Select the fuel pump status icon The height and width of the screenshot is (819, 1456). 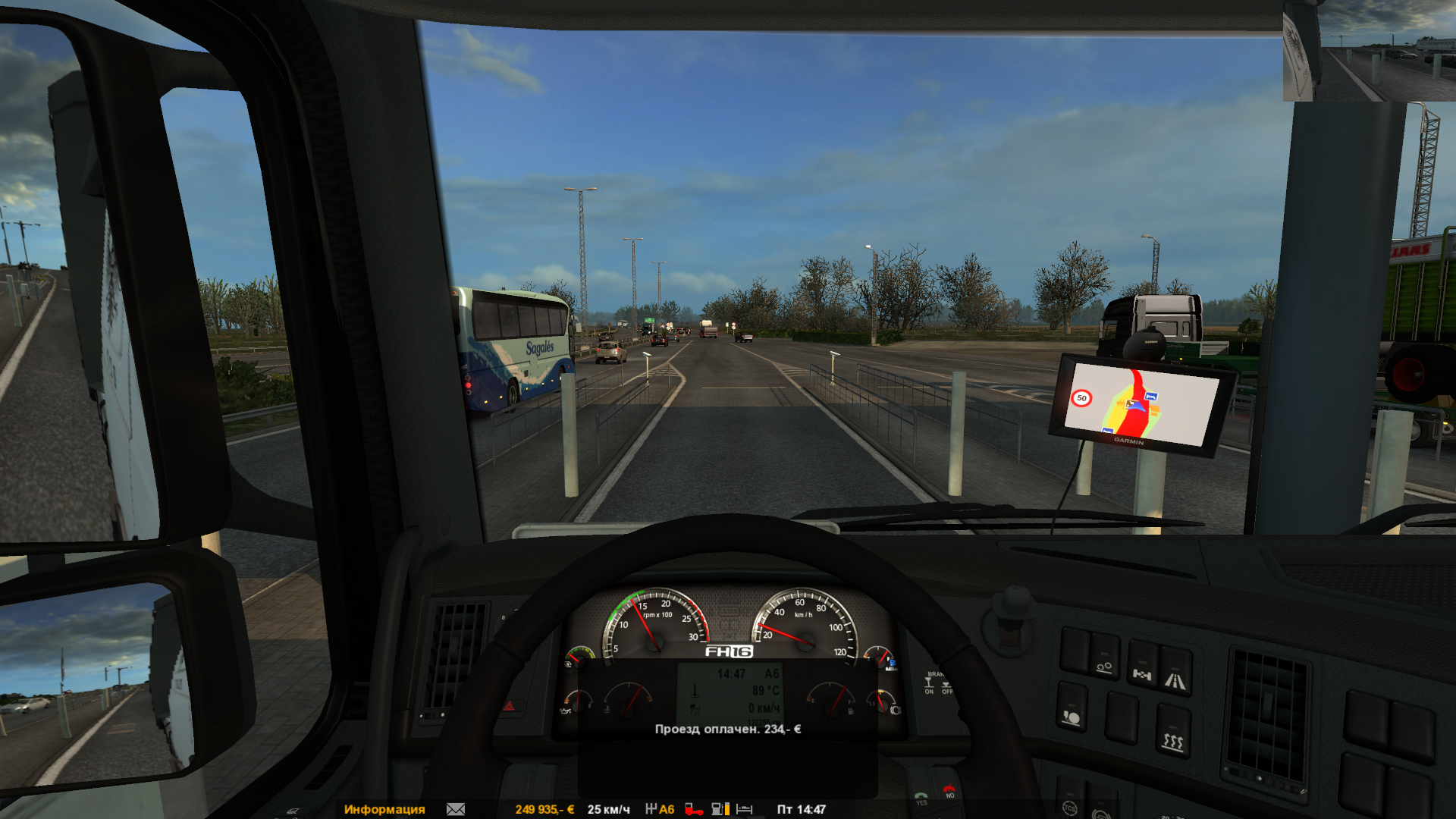tap(720, 809)
